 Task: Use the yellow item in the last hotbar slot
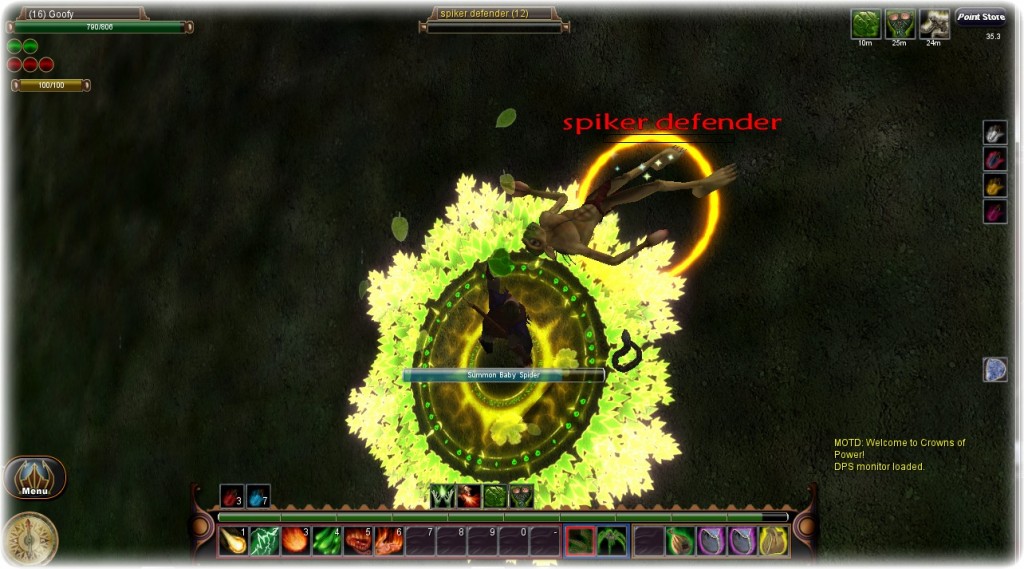[x=775, y=541]
